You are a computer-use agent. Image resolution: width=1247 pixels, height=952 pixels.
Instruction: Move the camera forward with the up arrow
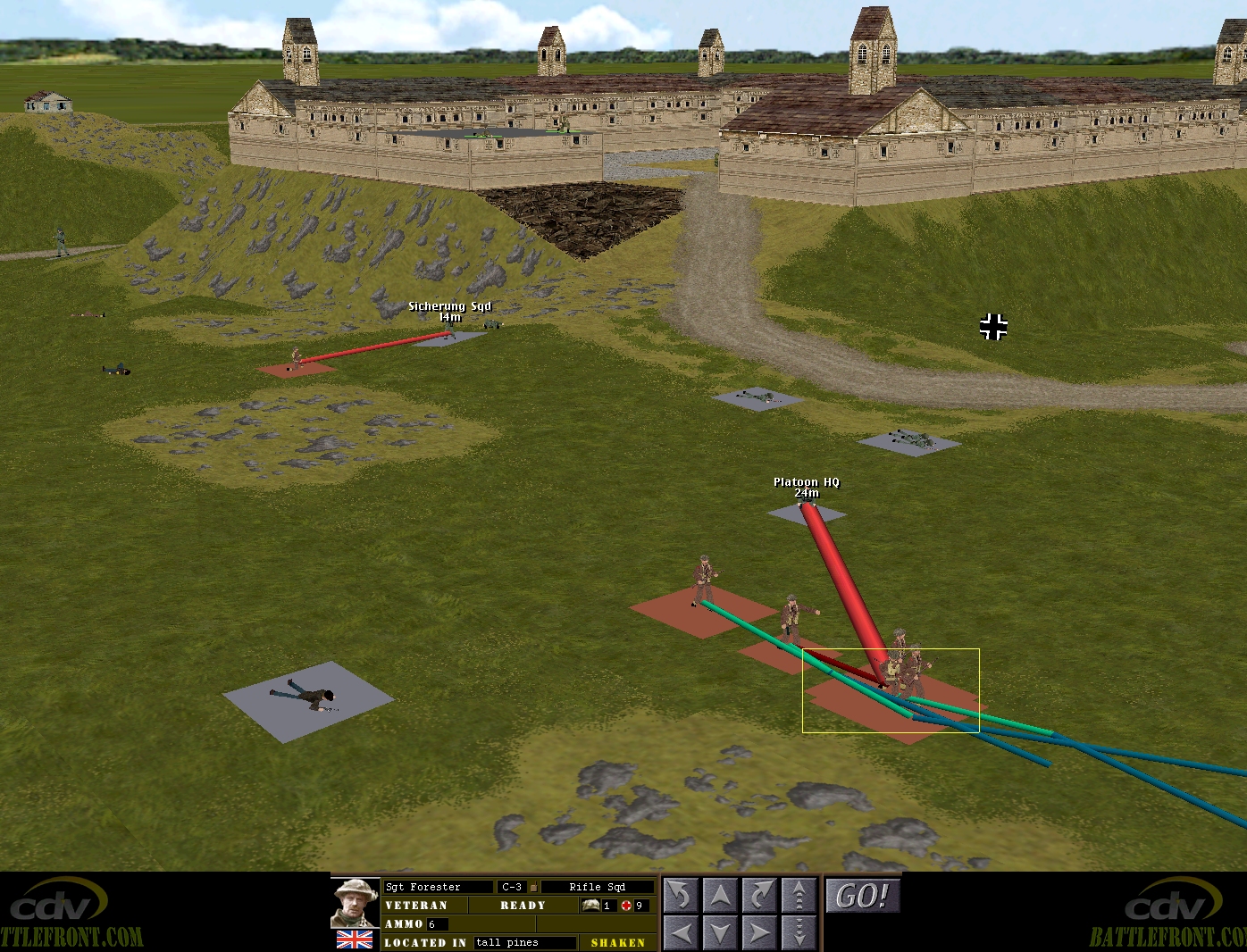(x=720, y=895)
